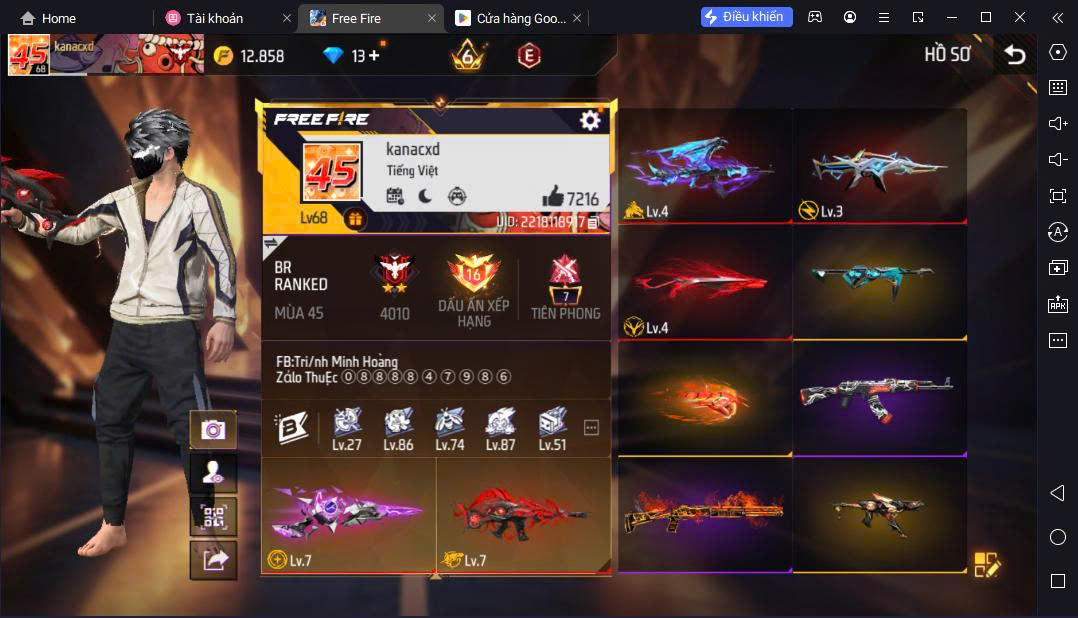Select the purple Lv.7 weapon skin
The width and height of the screenshot is (1078, 618).
coord(347,514)
